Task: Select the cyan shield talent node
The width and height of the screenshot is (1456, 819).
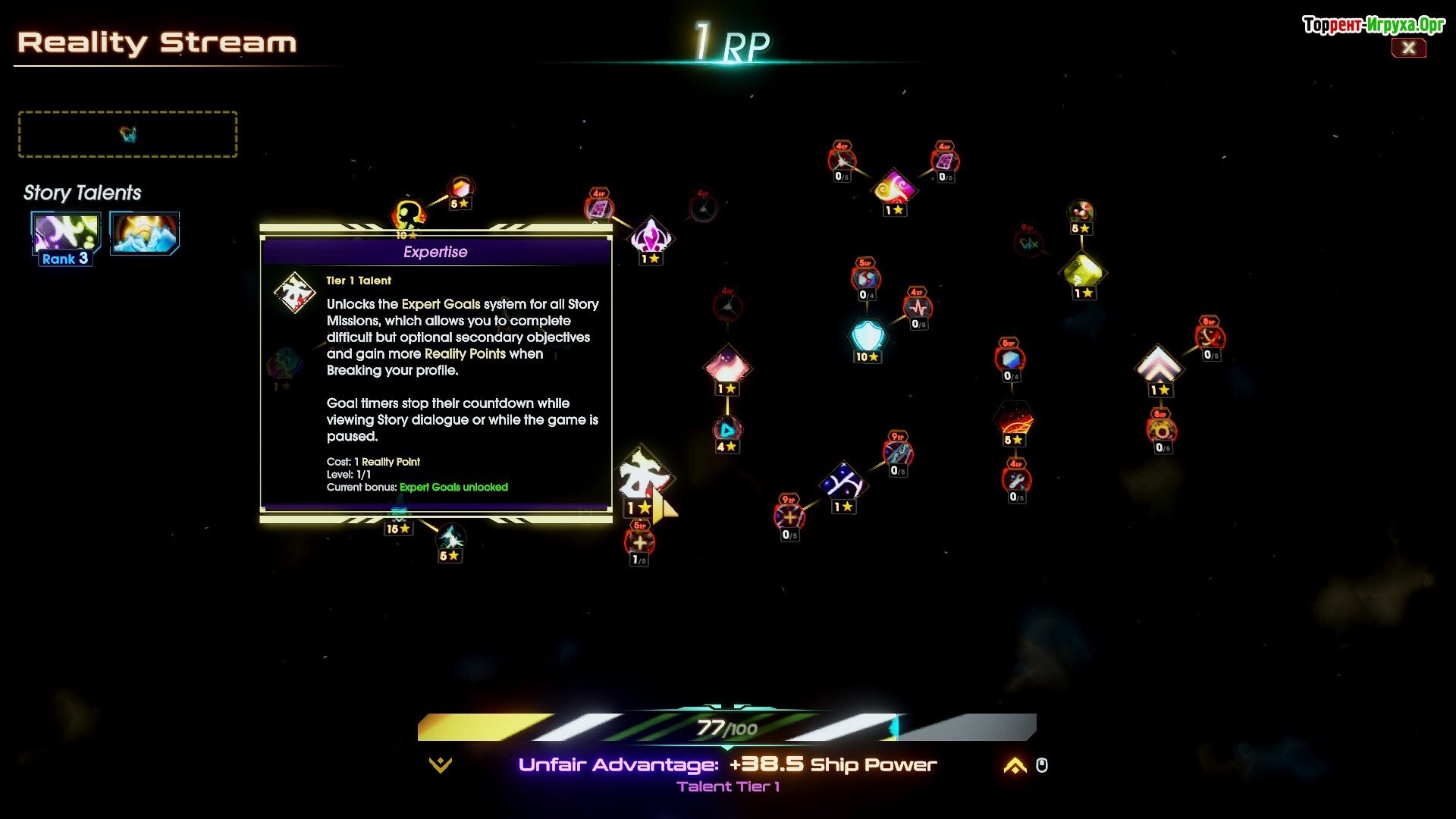Action: [868, 335]
